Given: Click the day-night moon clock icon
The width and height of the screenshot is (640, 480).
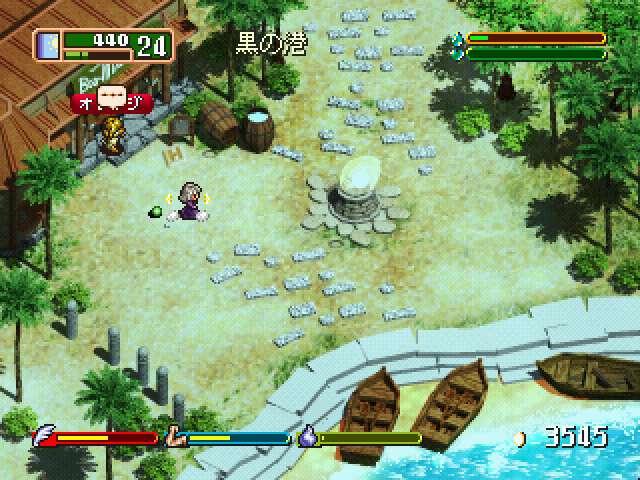Looking at the screenshot, I should (47, 45).
